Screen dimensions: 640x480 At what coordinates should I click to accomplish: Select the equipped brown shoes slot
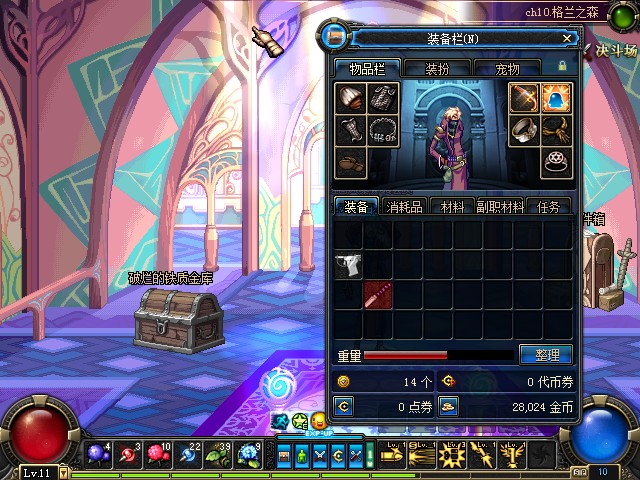tap(350, 162)
